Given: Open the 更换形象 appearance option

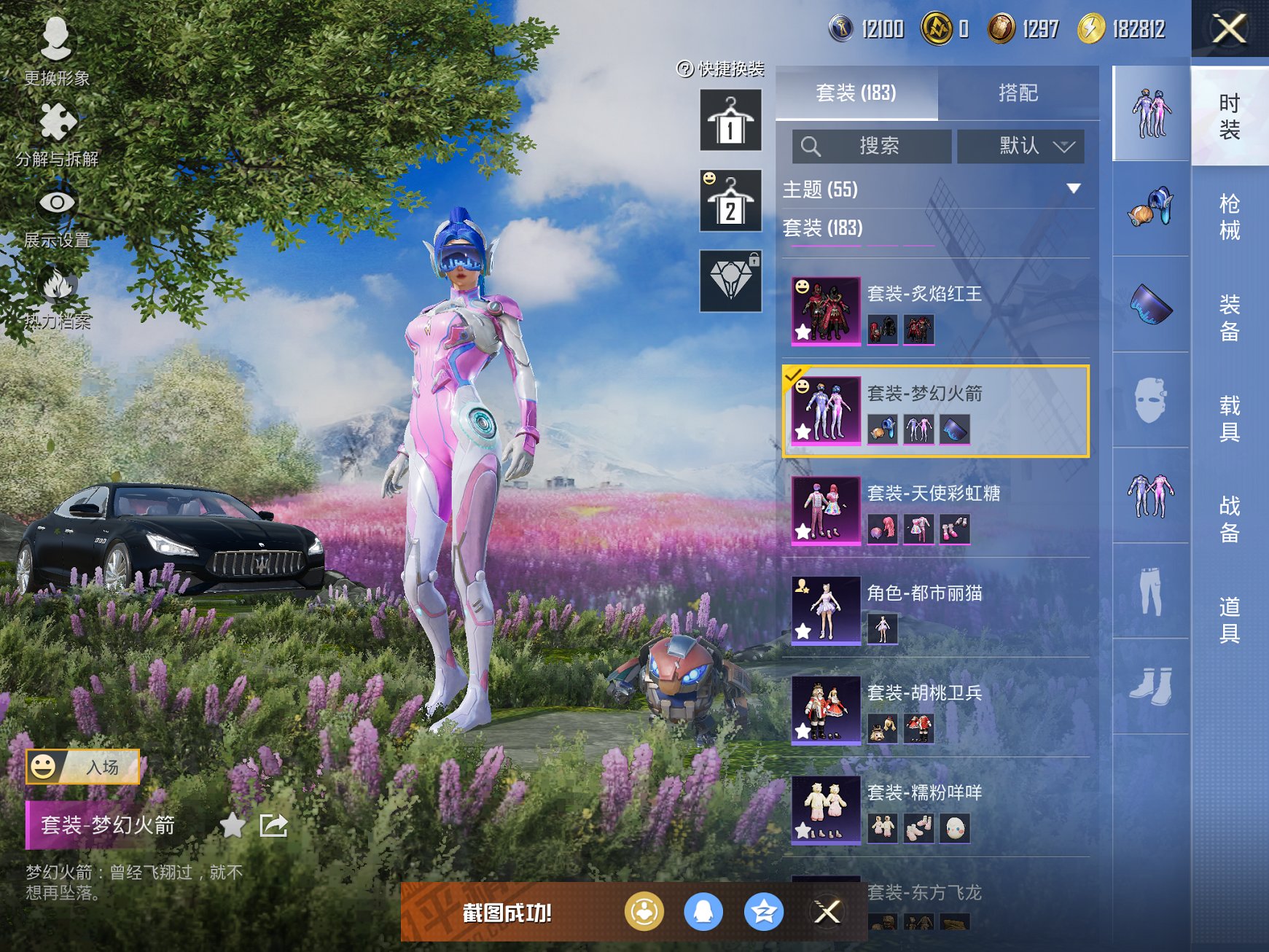Looking at the screenshot, I should [x=56, y=51].
